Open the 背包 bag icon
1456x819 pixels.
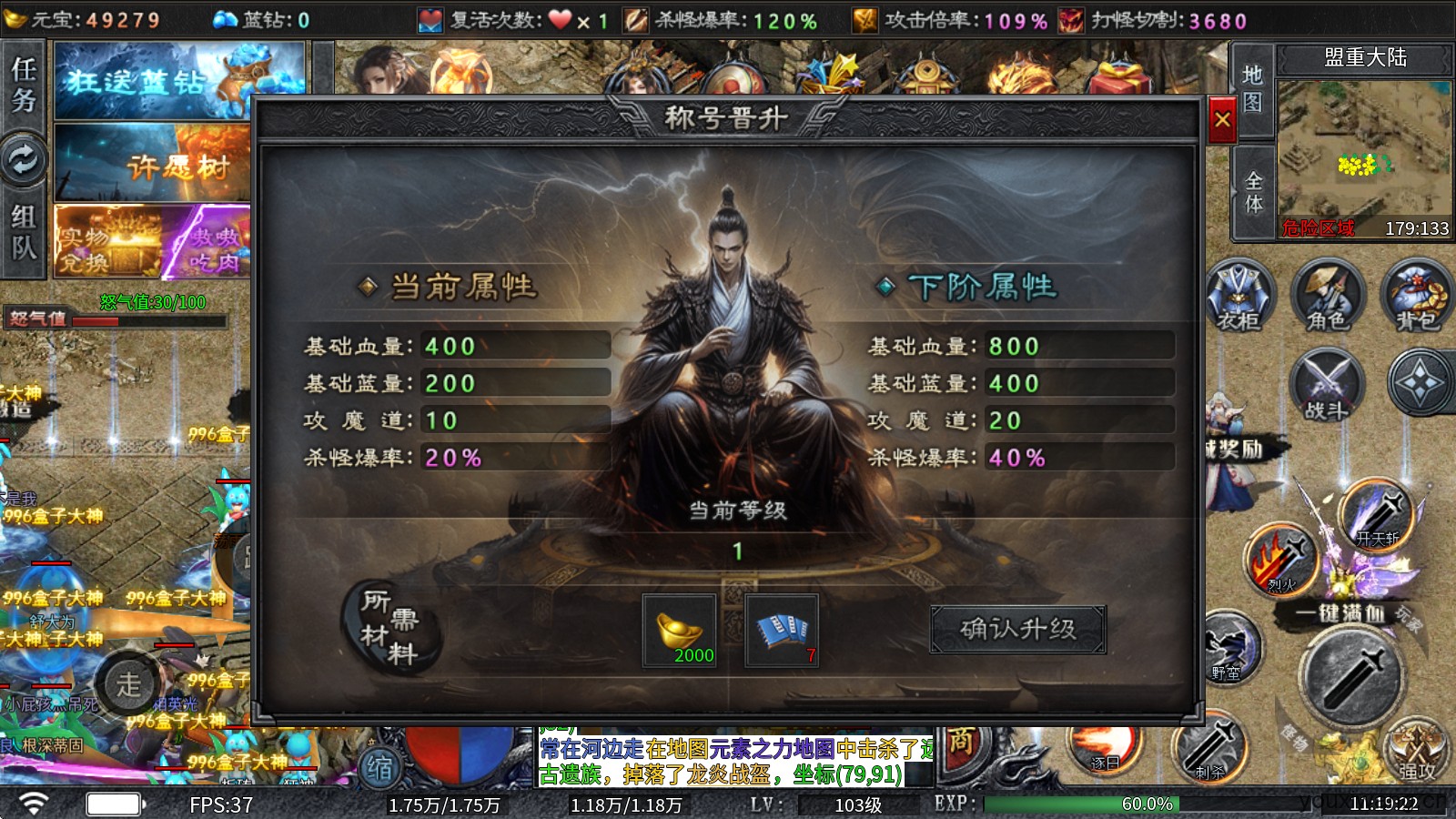tap(1415, 295)
